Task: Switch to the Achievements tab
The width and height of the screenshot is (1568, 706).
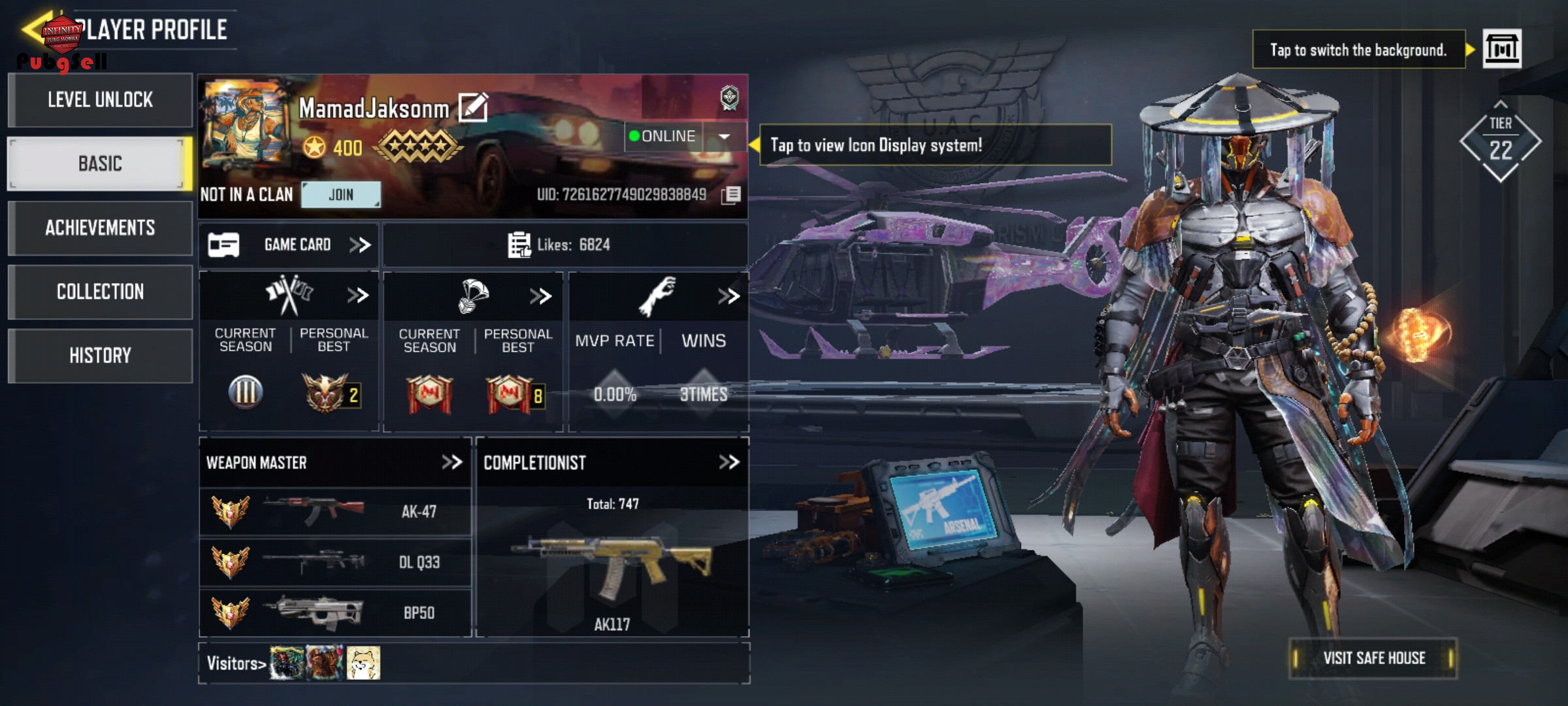Action: (100, 227)
